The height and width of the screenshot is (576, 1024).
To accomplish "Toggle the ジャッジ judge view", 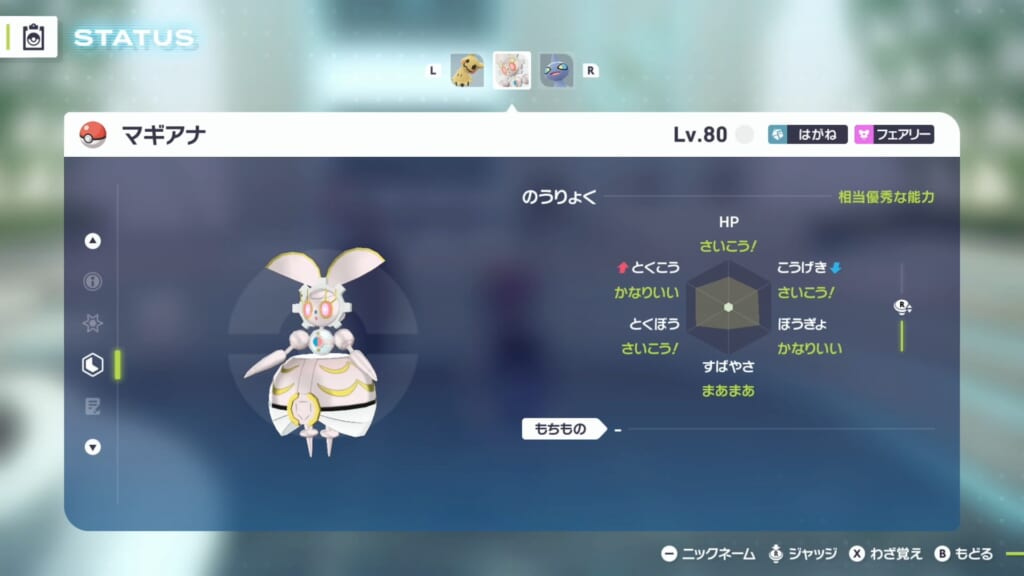I will 804,554.
